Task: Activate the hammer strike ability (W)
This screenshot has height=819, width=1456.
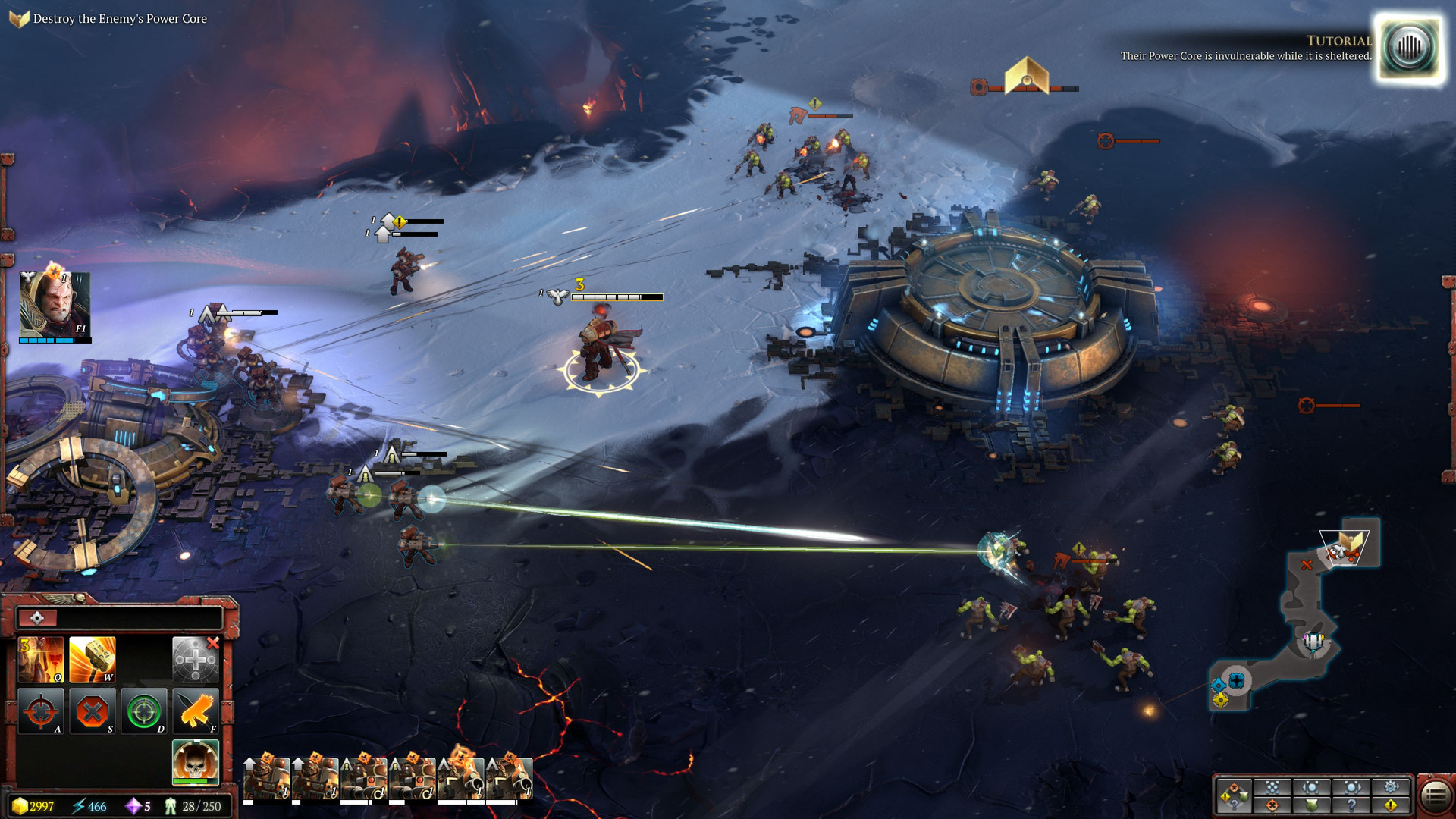Action: (x=93, y=660)
